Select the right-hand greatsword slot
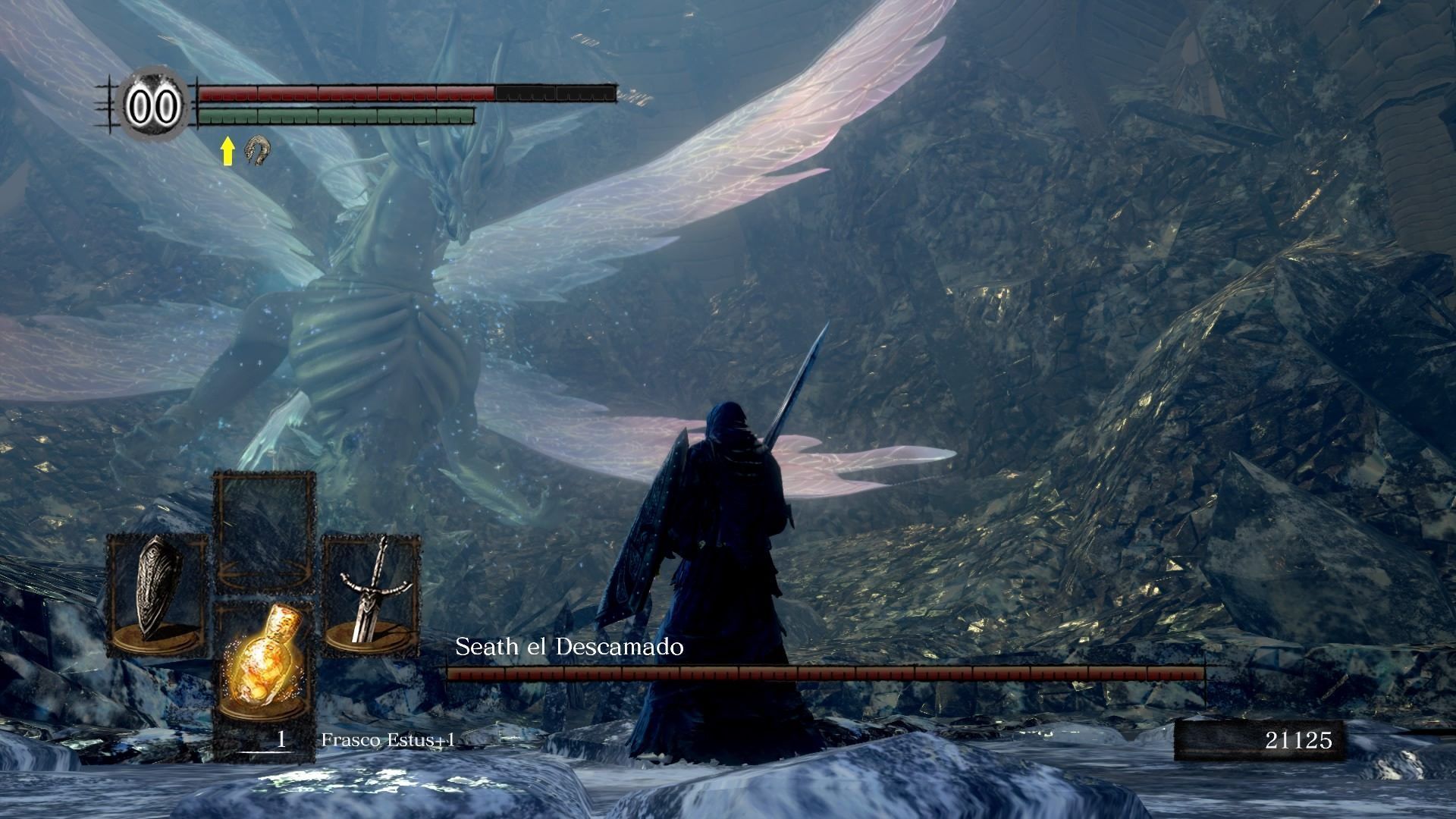1456x819 pixels. coord(372,595)
